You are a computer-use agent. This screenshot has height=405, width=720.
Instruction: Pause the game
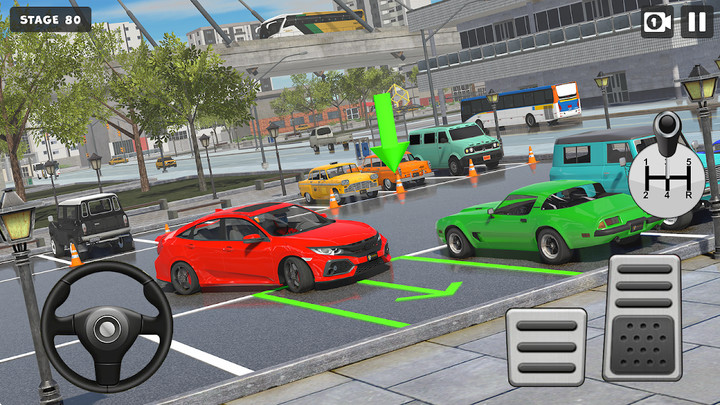[x=697, y=22]
